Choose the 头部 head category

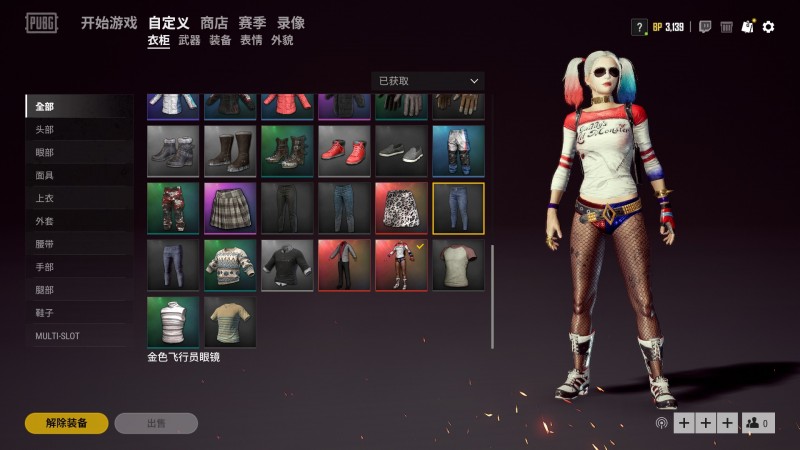45,130
